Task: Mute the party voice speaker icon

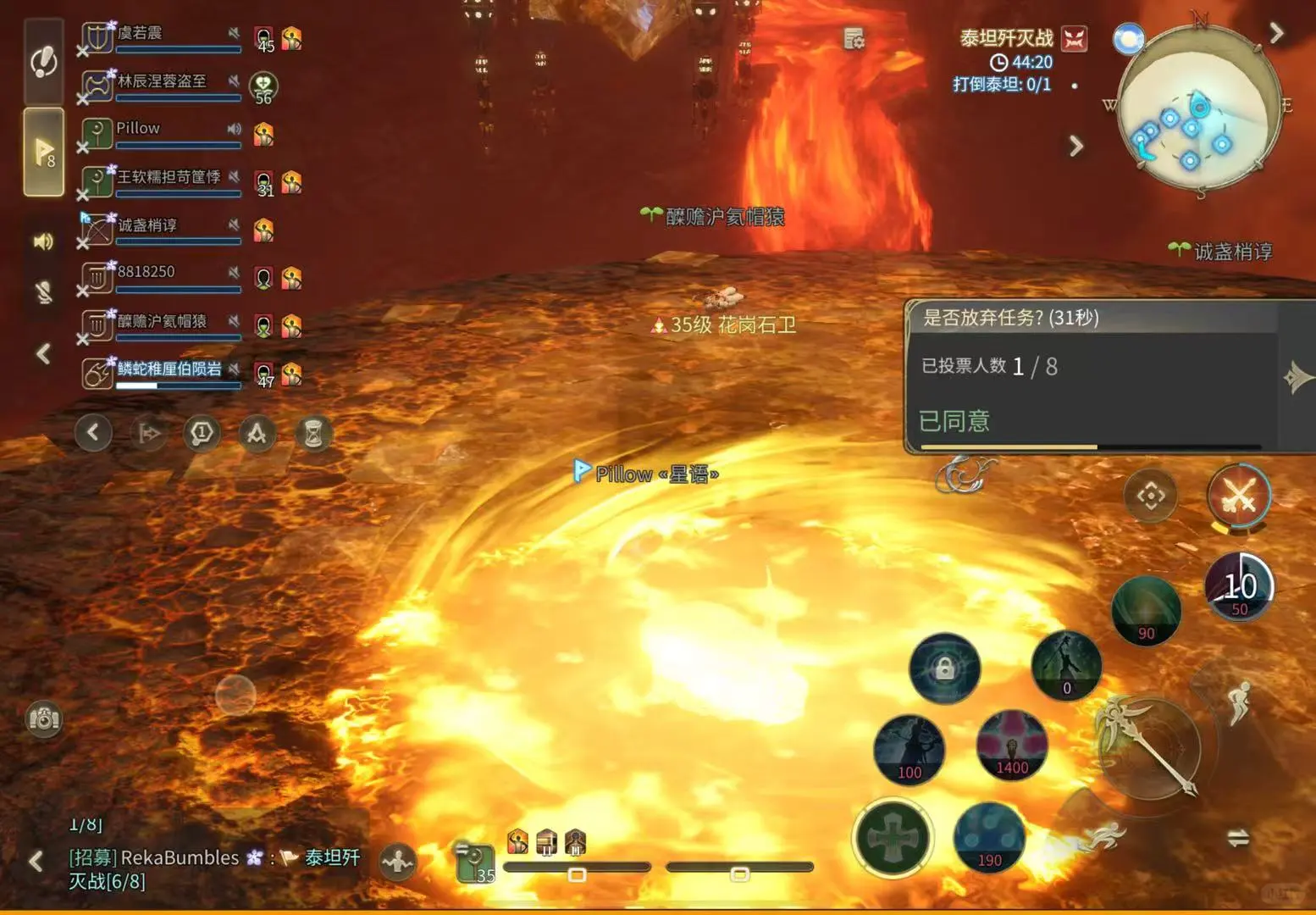Action: click(41, 241)
